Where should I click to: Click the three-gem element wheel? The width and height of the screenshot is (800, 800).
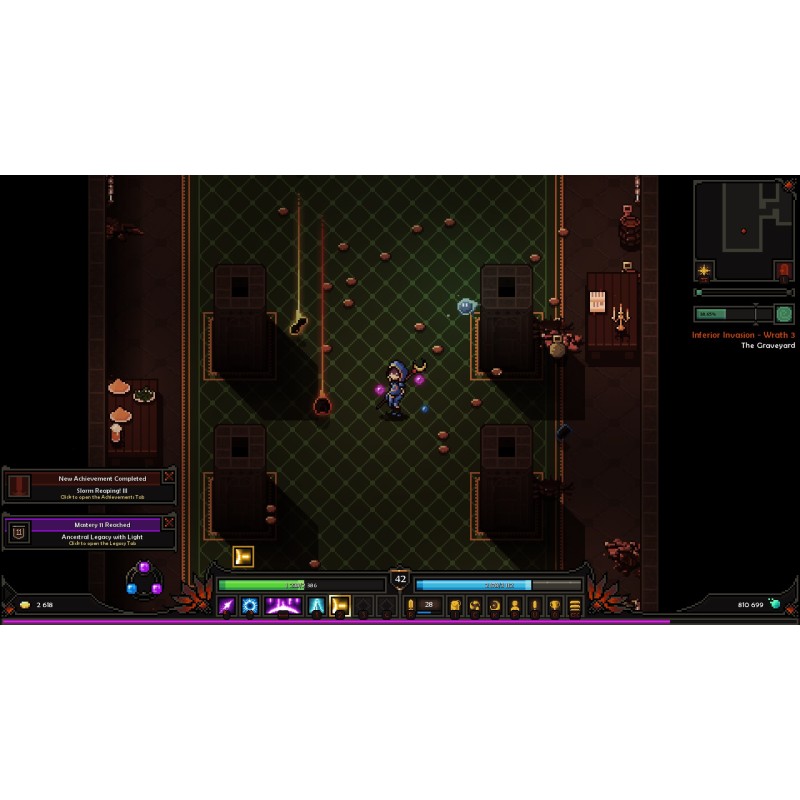click(x=144, y=581)
